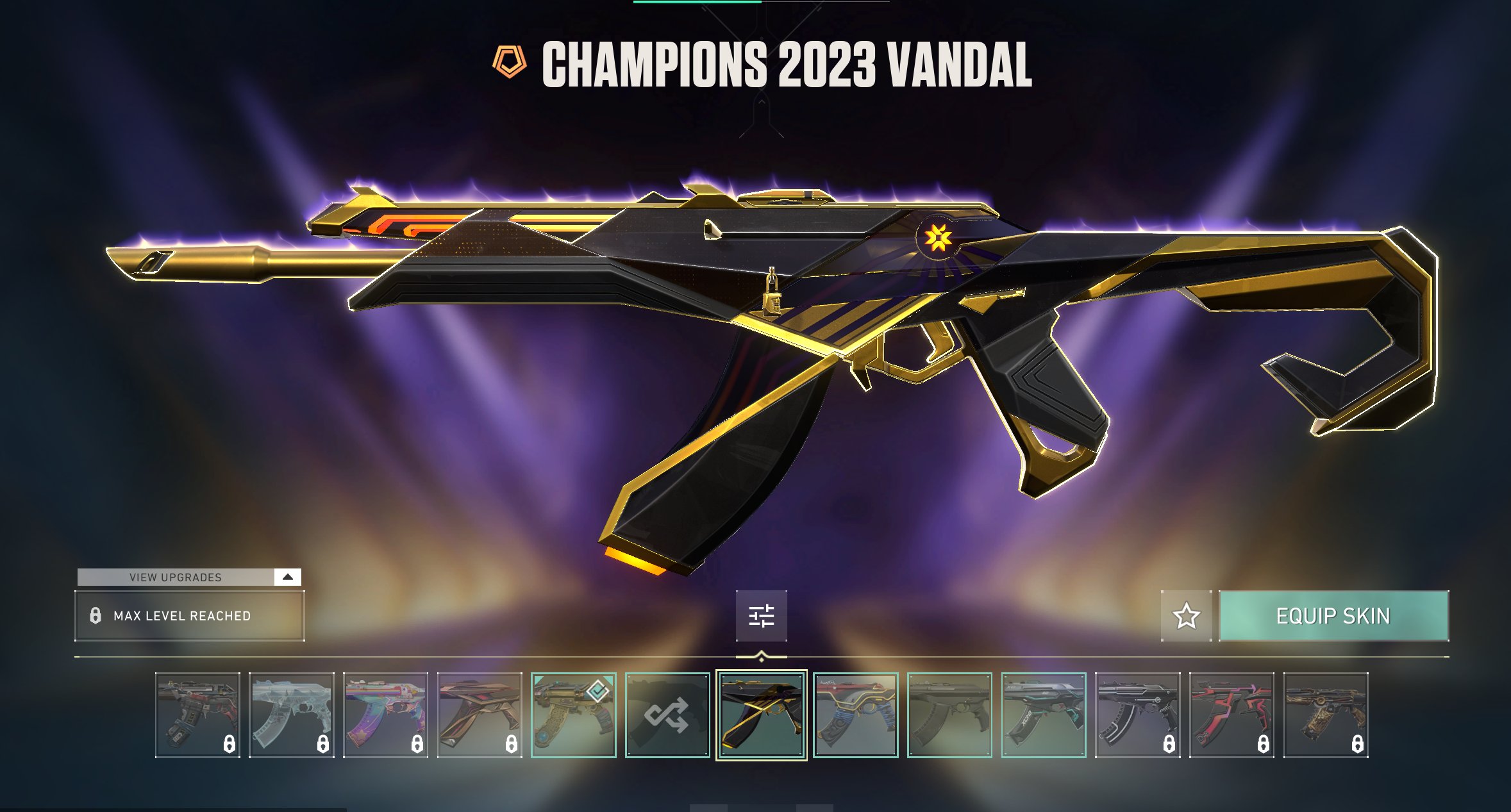The width and height of the screenshot is (1511, 812).
Task: Select the black and gold Champions Vandal thumbnail
Action: [761, 715]
